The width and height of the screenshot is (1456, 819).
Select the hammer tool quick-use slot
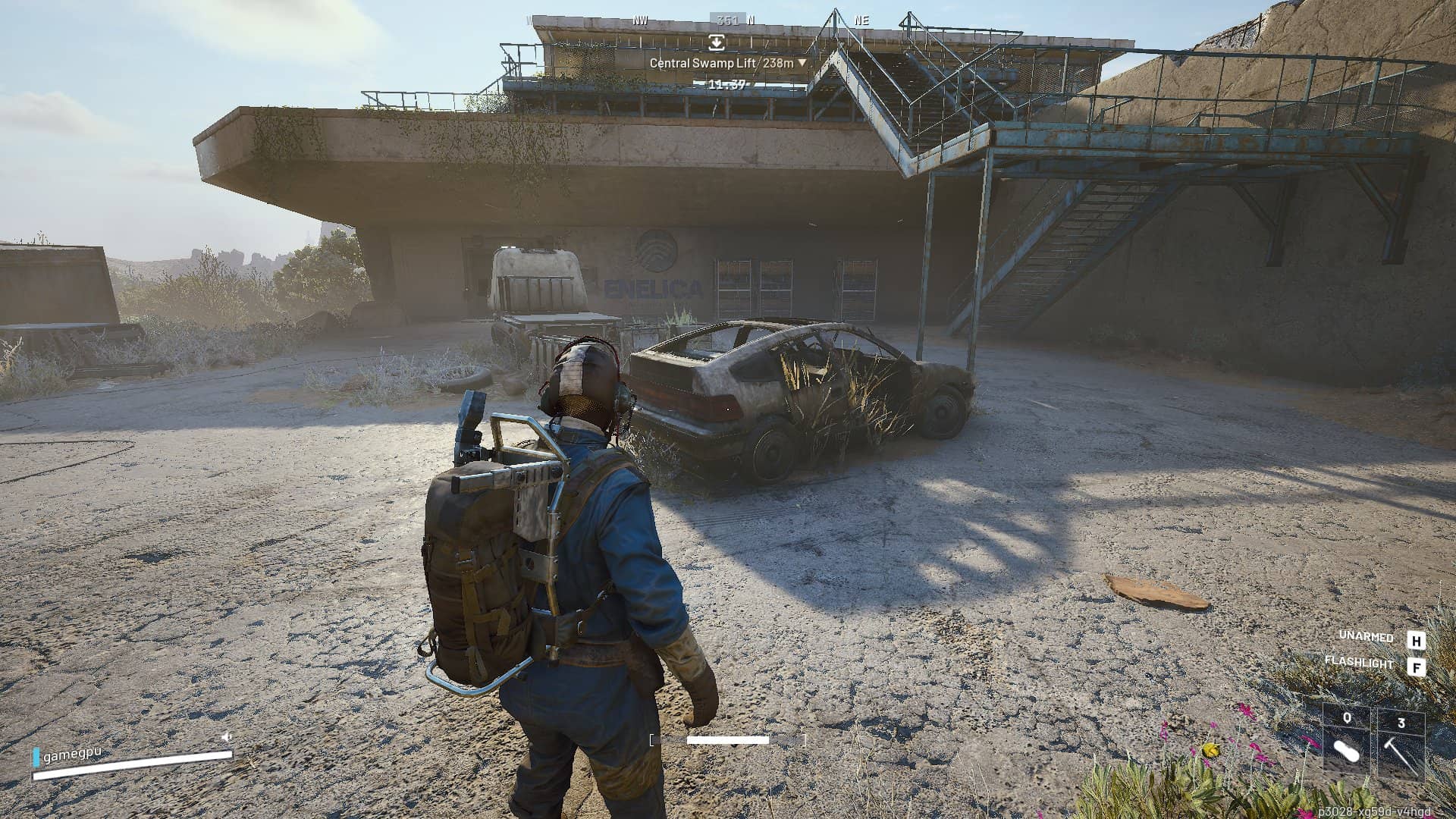tap(1400, 740)
